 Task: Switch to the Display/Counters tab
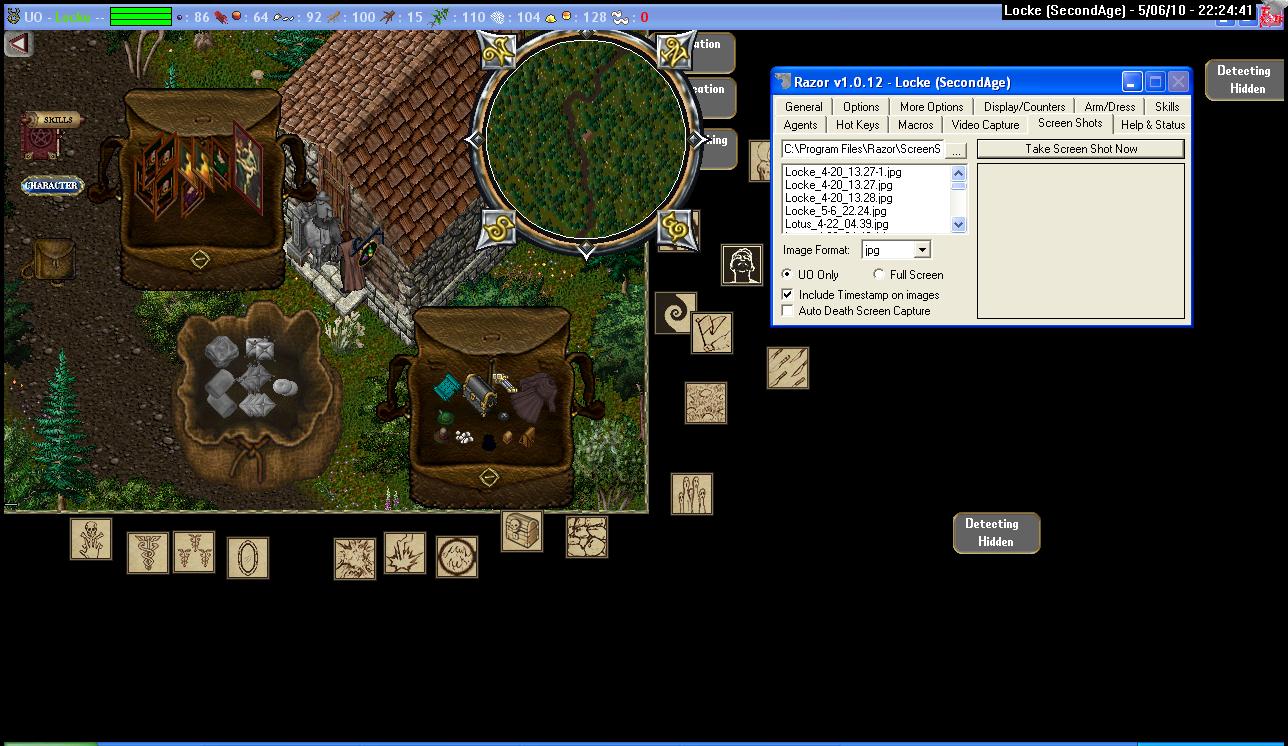pos(1024,107)
